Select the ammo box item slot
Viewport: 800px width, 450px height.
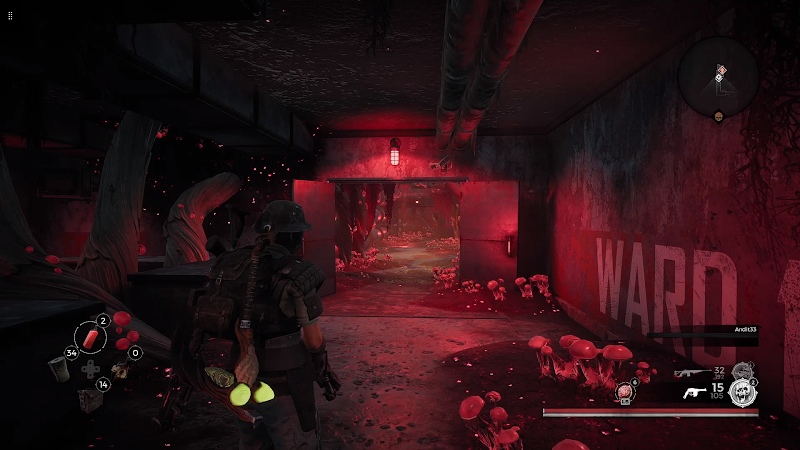click(x=89, y=400)
